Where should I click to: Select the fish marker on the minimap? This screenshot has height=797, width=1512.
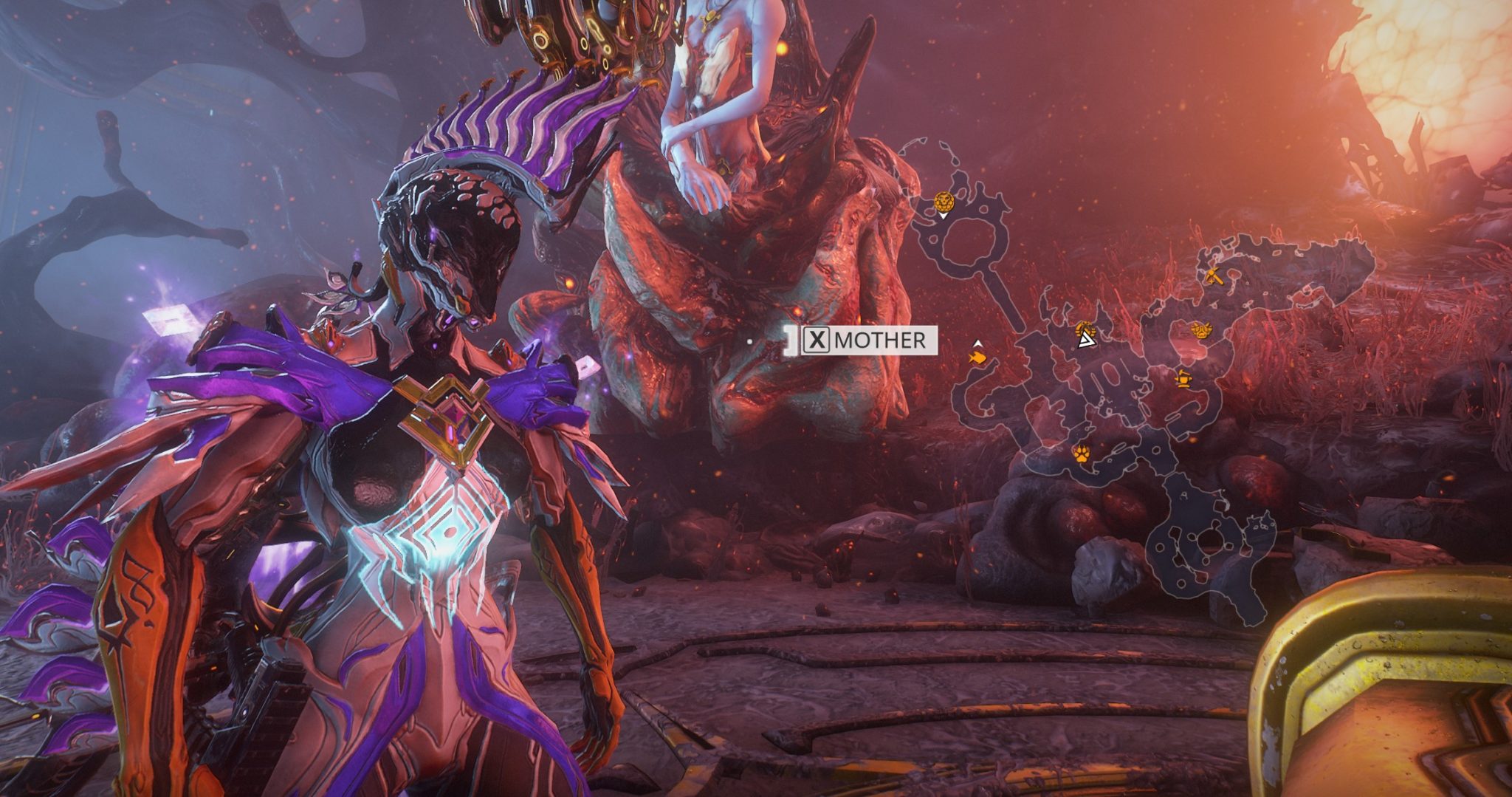[977, 357]
